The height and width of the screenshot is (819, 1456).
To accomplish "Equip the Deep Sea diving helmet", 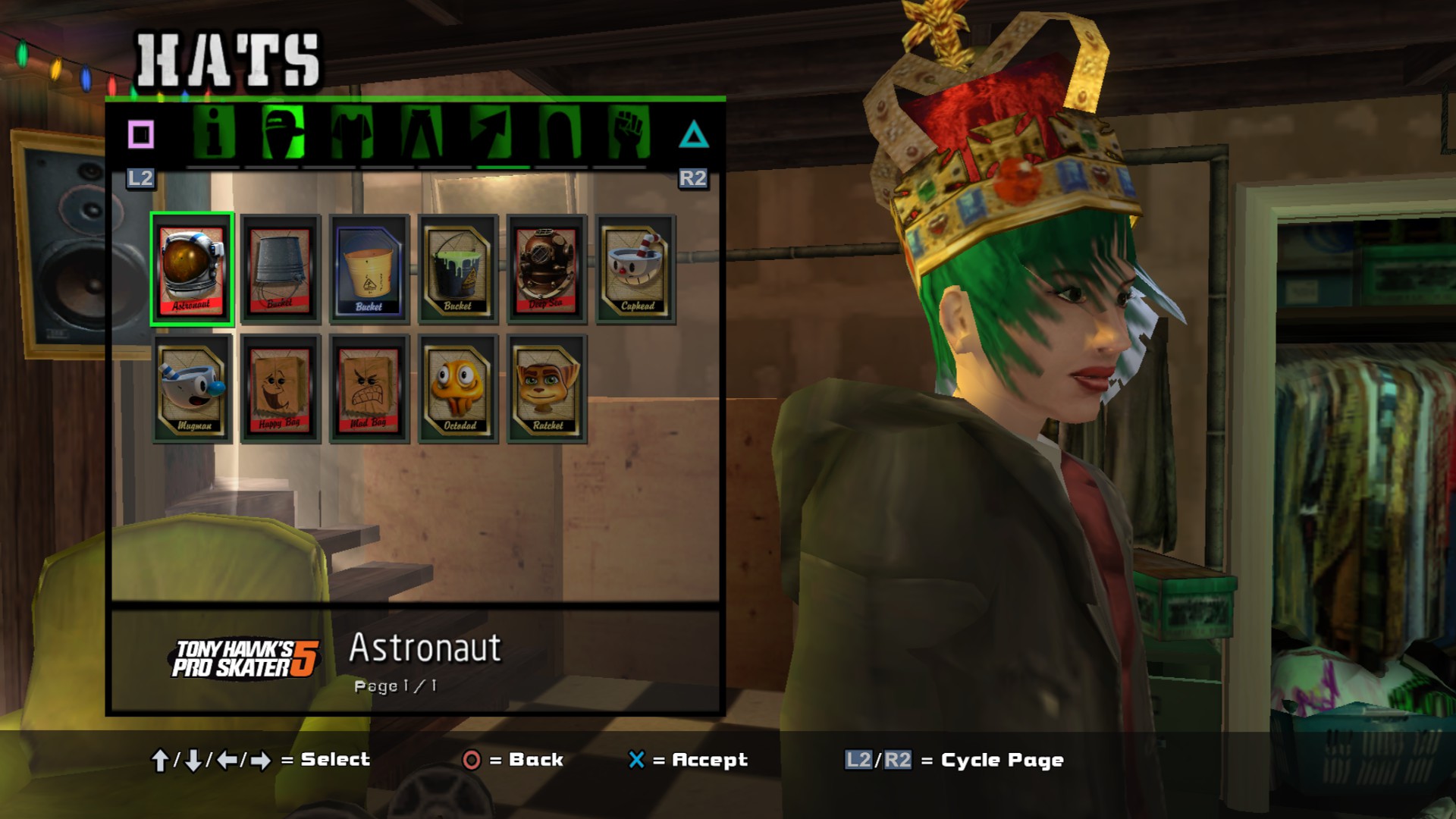I will 547,269.
